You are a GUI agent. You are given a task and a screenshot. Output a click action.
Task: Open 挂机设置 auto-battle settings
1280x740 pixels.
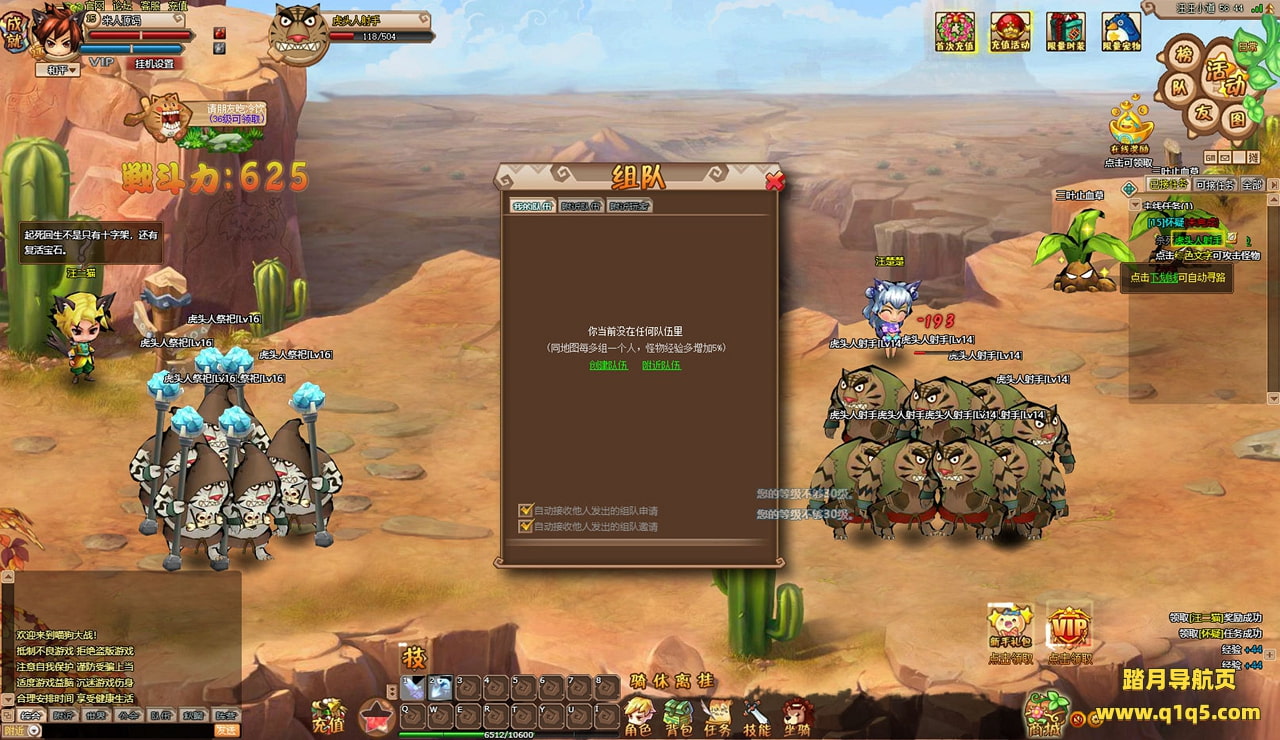coord(154,64)
